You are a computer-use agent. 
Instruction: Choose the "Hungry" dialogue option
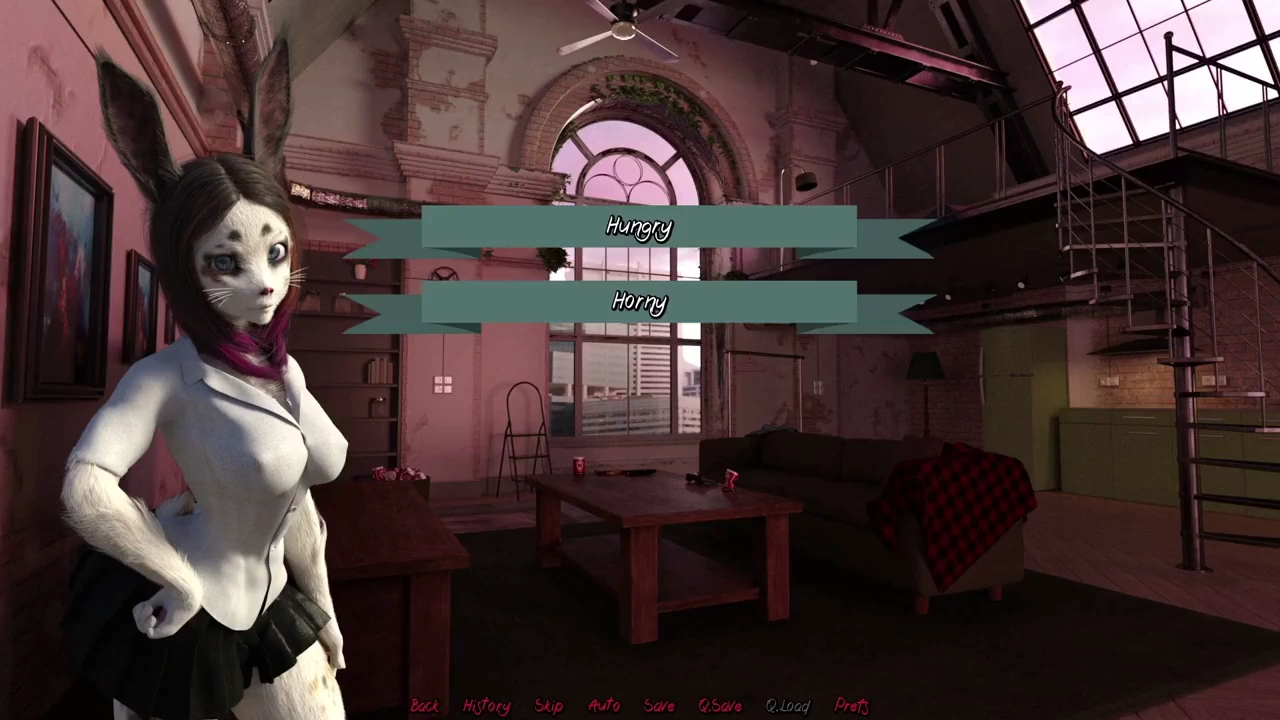pos(639,228)
